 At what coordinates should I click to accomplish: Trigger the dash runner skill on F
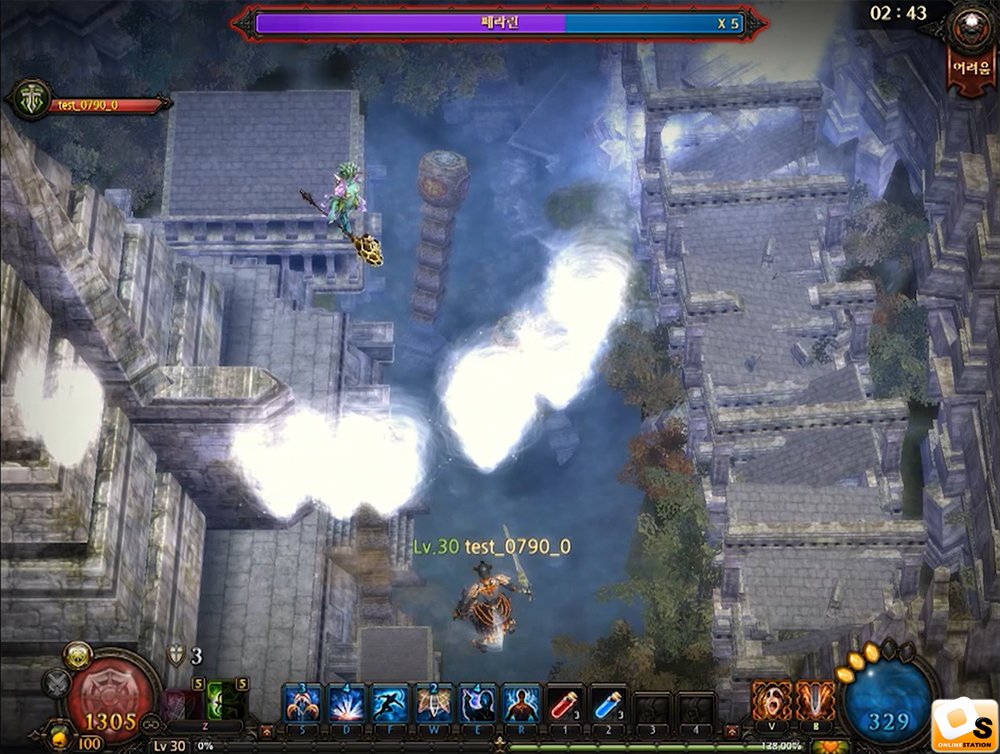[x=390, y=701]
